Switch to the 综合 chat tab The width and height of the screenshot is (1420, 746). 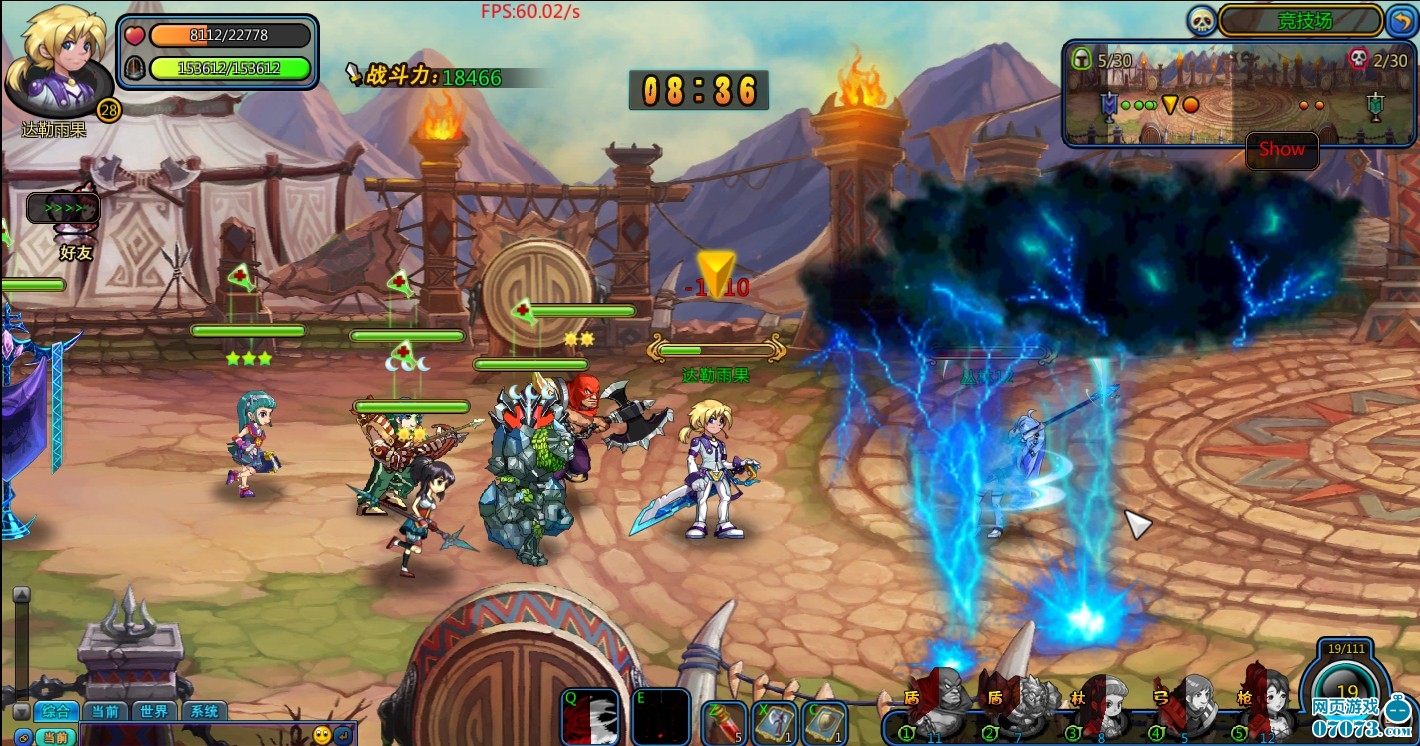pyautogui.click(x=56, y=712)
